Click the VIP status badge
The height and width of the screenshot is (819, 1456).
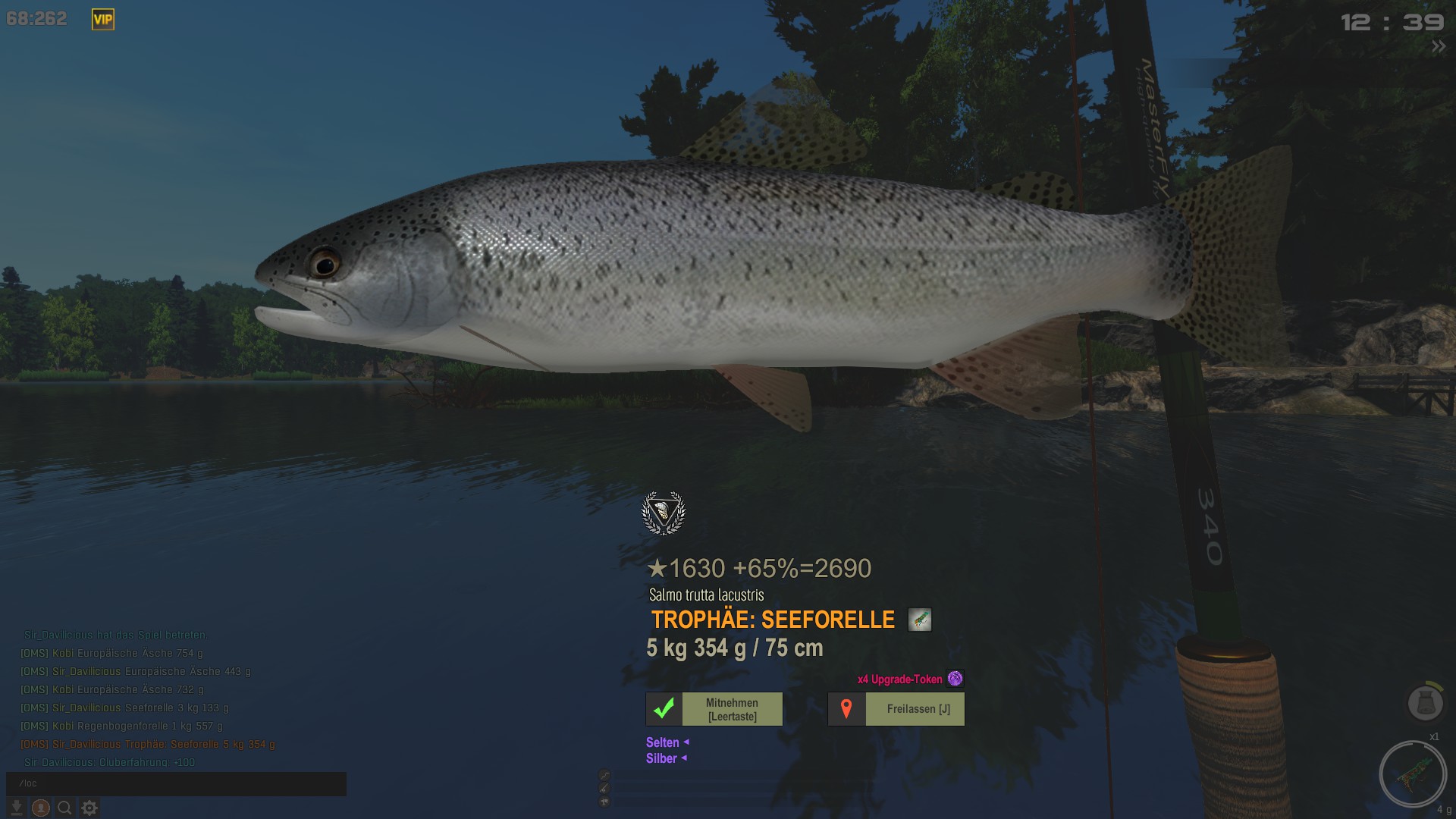click(x=103, y=20)
